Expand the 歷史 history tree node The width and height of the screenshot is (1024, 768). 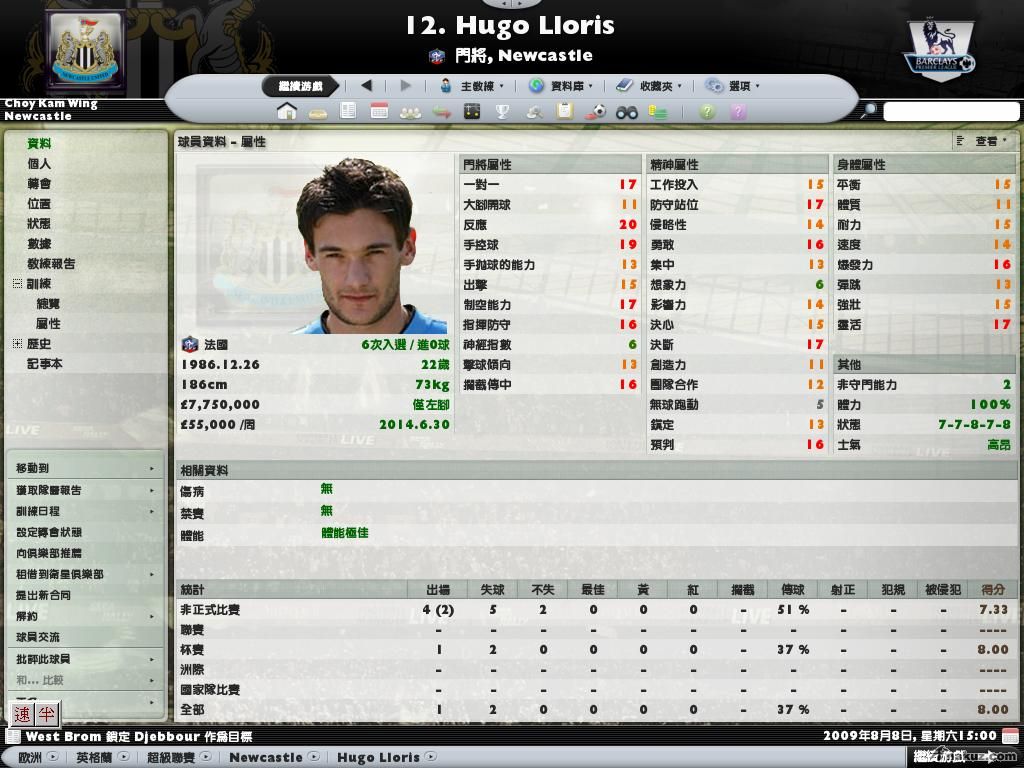(17, 344)
